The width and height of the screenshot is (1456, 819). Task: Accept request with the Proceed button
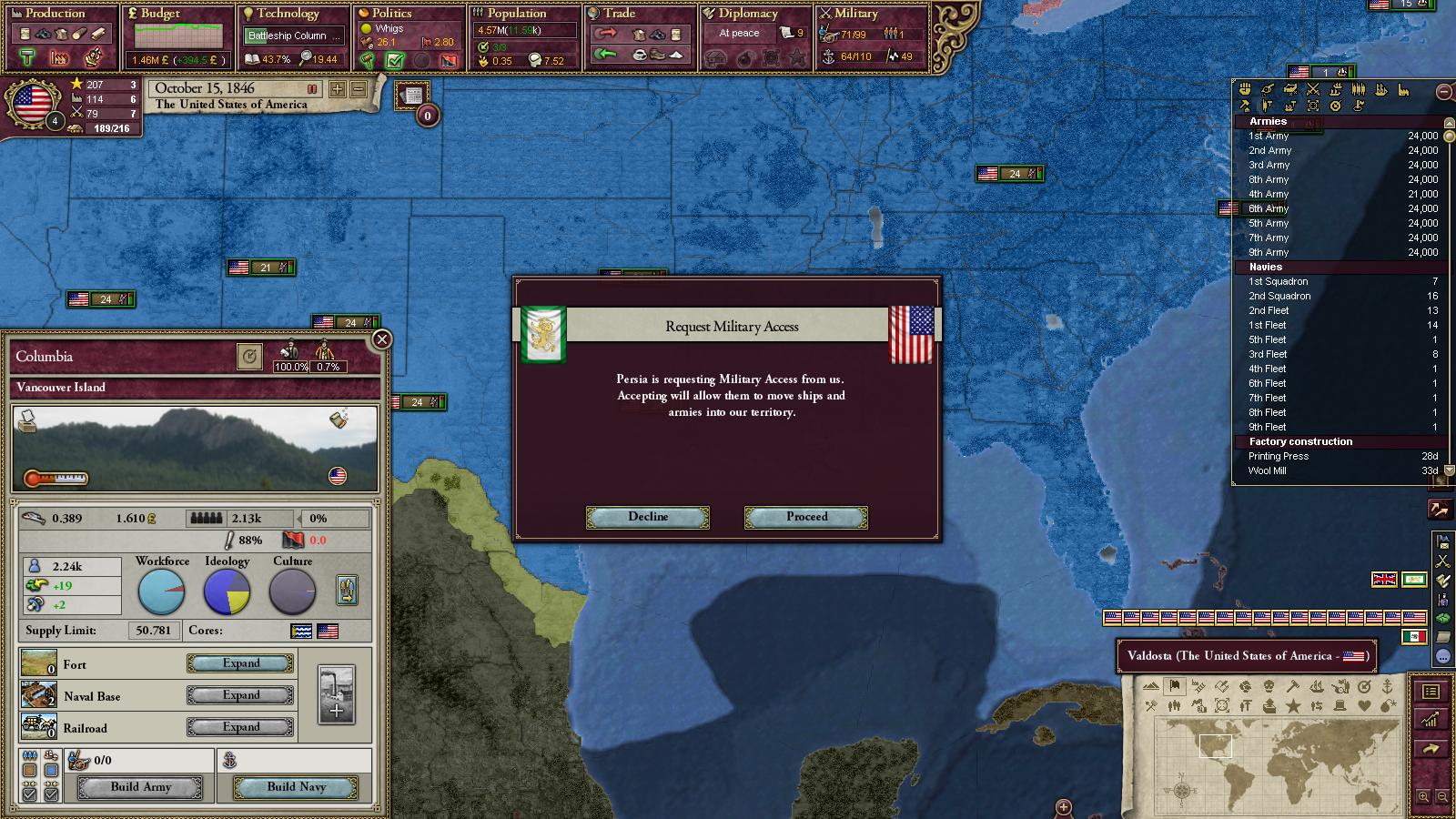point(806,517)
